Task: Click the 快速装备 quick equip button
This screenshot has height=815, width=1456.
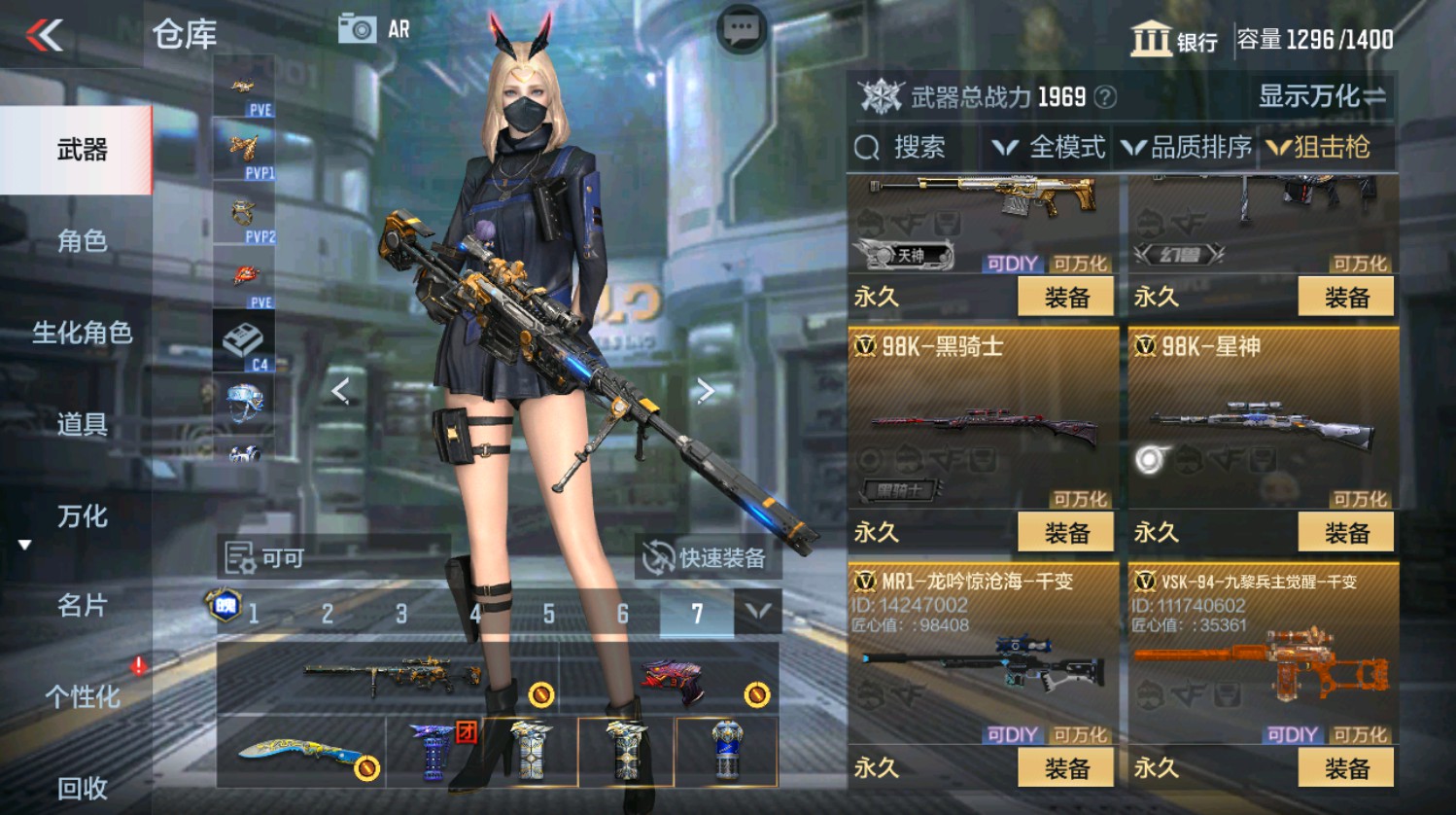Action: (709, 558)
